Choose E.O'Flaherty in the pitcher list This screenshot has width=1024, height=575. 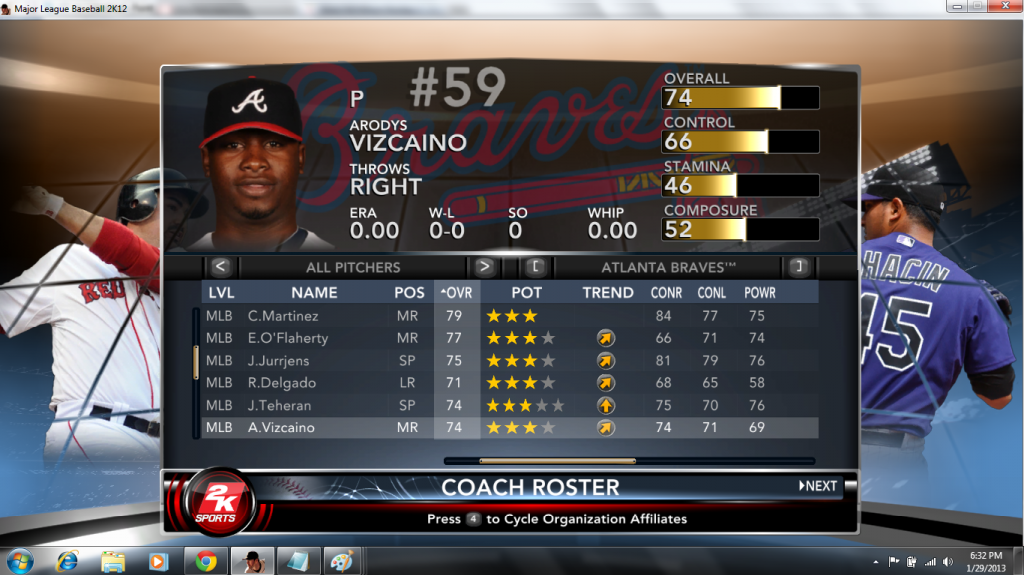(x=510, y=338)
